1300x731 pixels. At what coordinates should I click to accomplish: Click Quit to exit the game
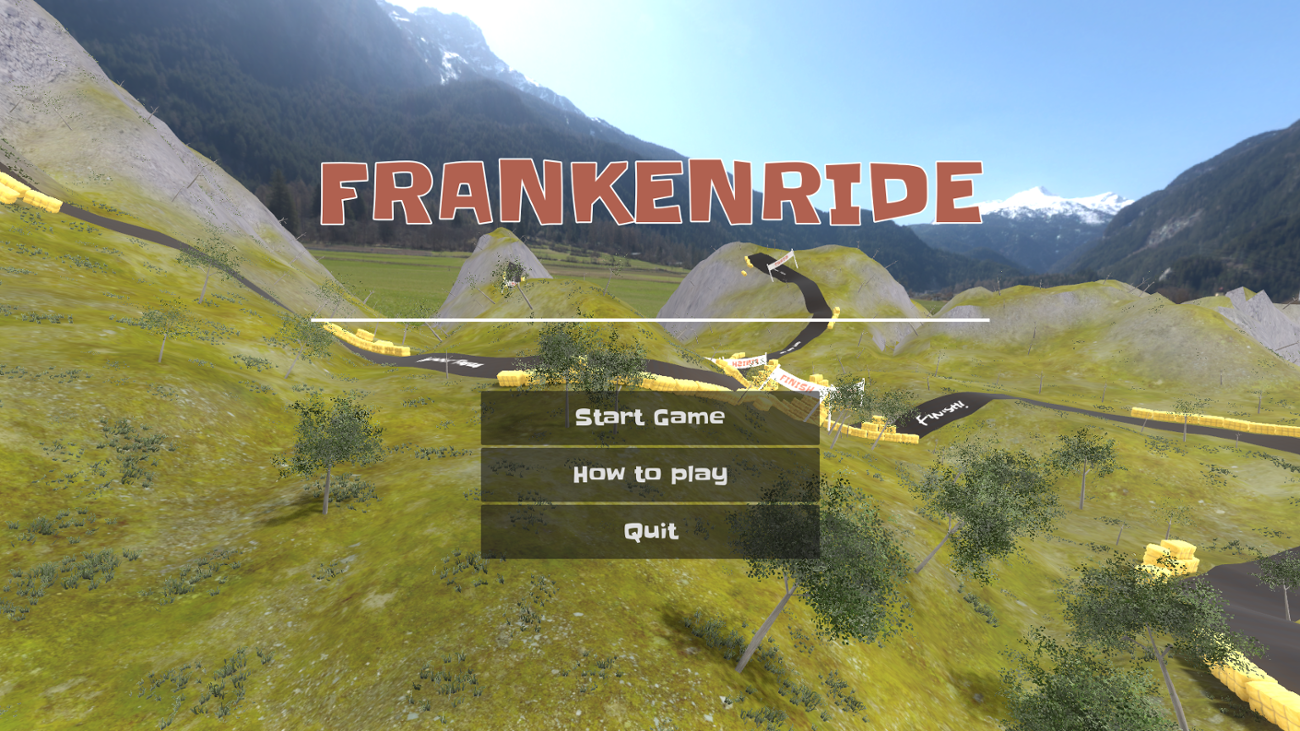(649, 533)
